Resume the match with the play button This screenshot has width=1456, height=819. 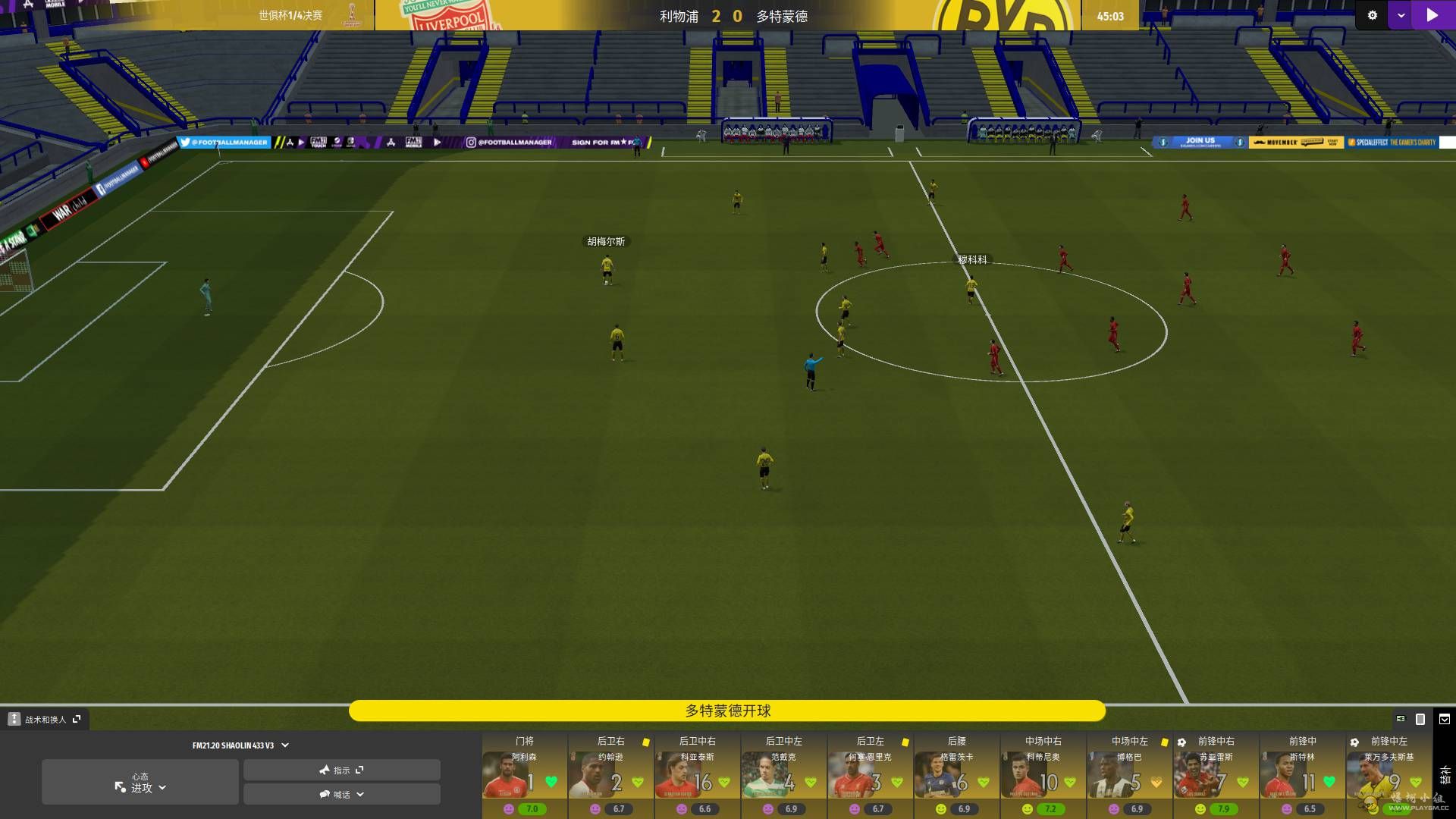pyautogui.click(x=1432, y=15)
